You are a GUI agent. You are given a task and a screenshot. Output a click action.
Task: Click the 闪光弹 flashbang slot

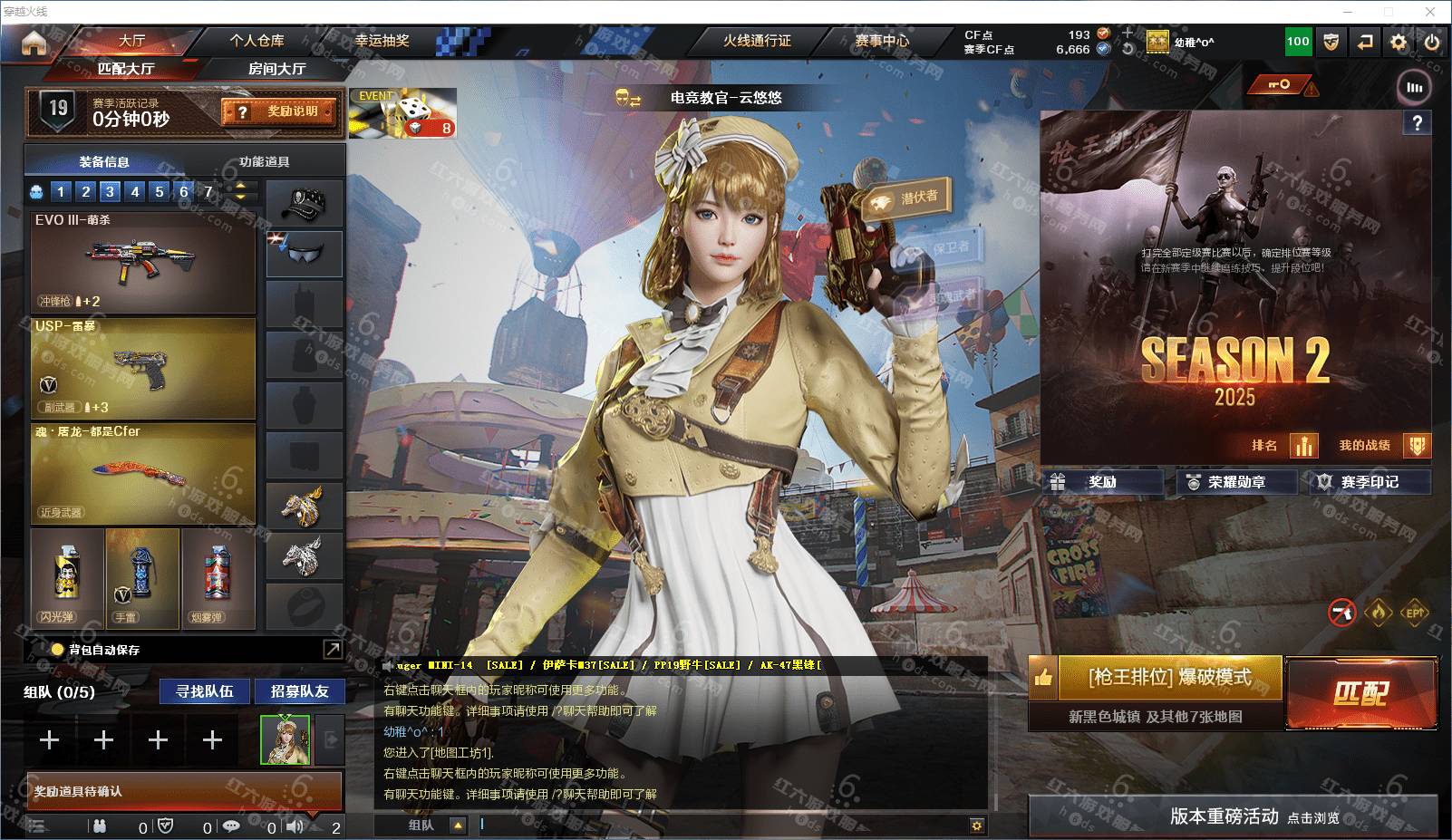click(67, 578)
